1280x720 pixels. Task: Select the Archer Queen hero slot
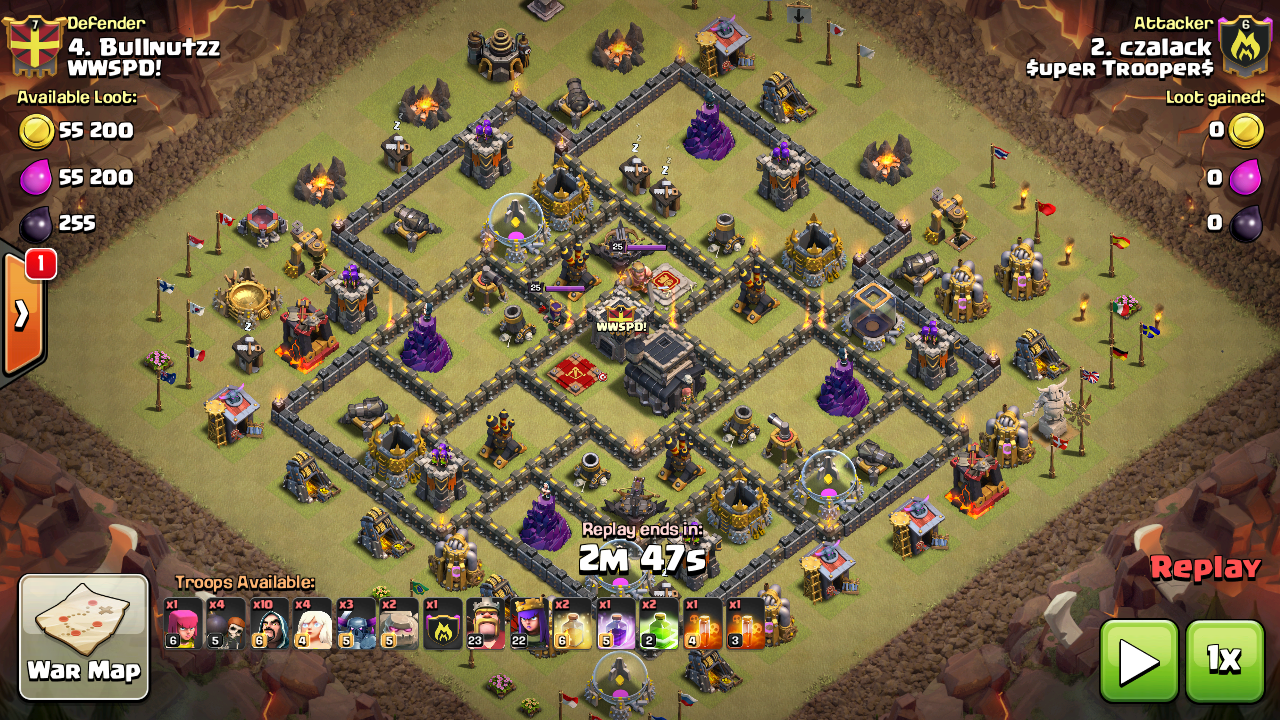coord(529,624)
